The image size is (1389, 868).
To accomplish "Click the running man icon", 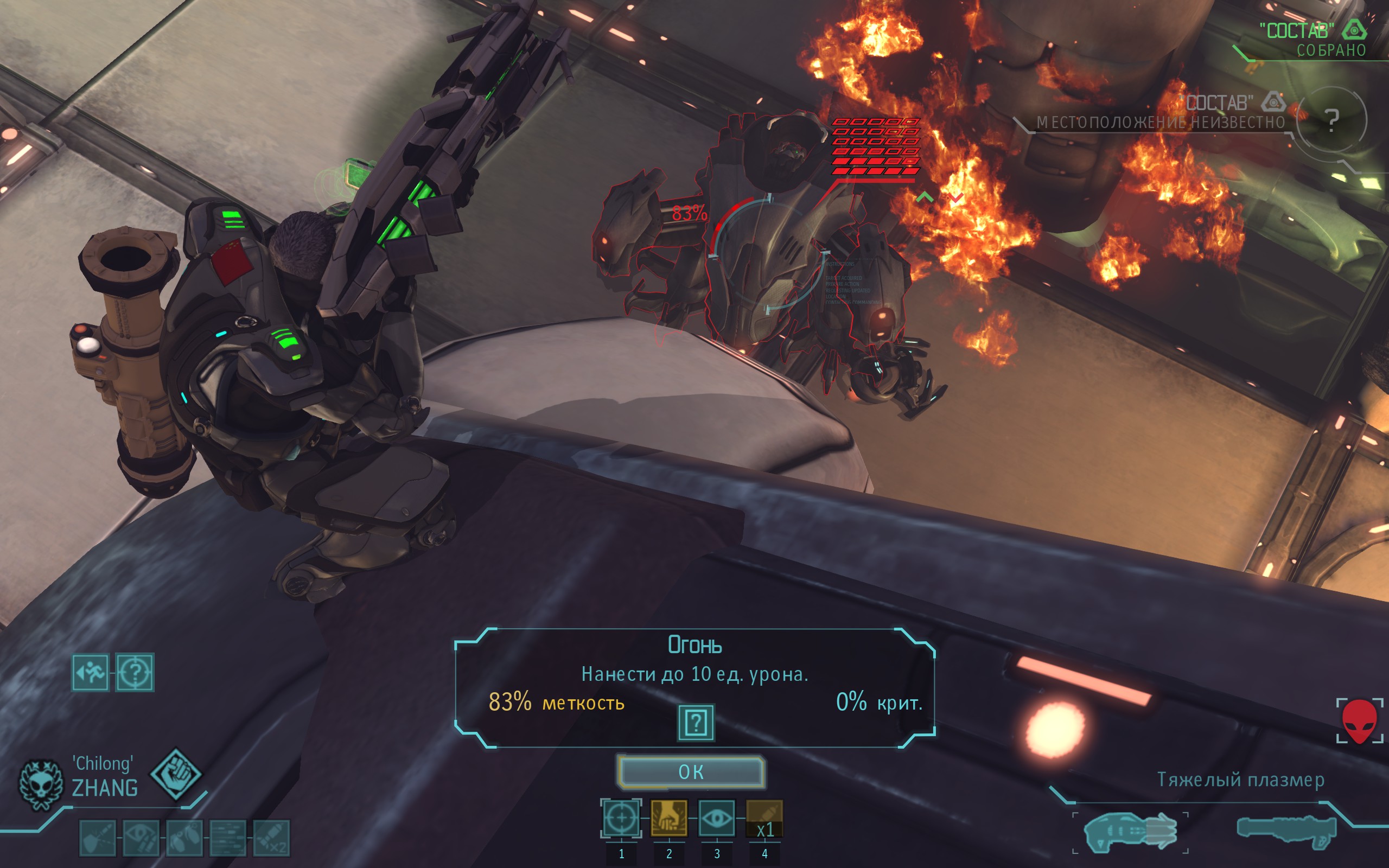I will click(90, 672).
